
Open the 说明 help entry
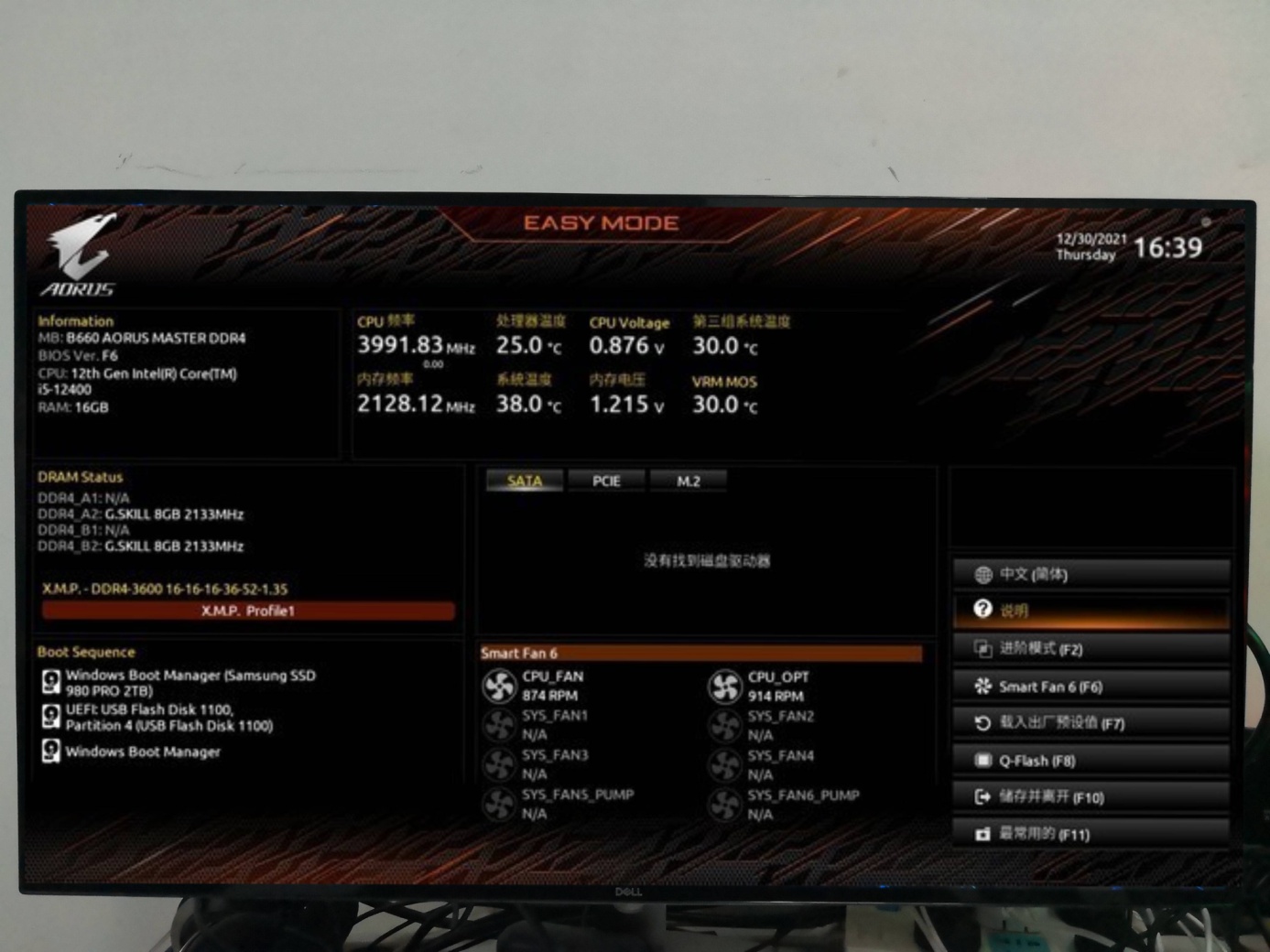point(1090,611)
